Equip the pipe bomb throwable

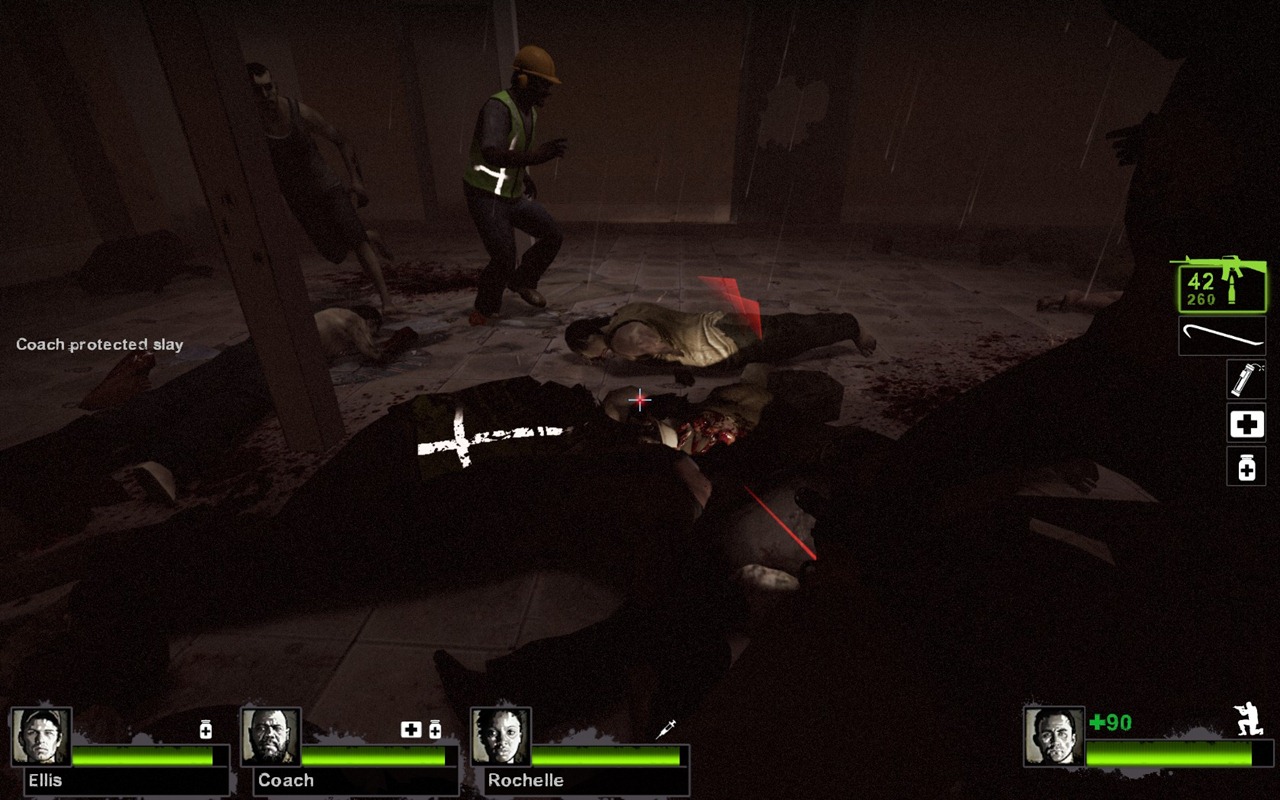click(x=1246, y=380)
